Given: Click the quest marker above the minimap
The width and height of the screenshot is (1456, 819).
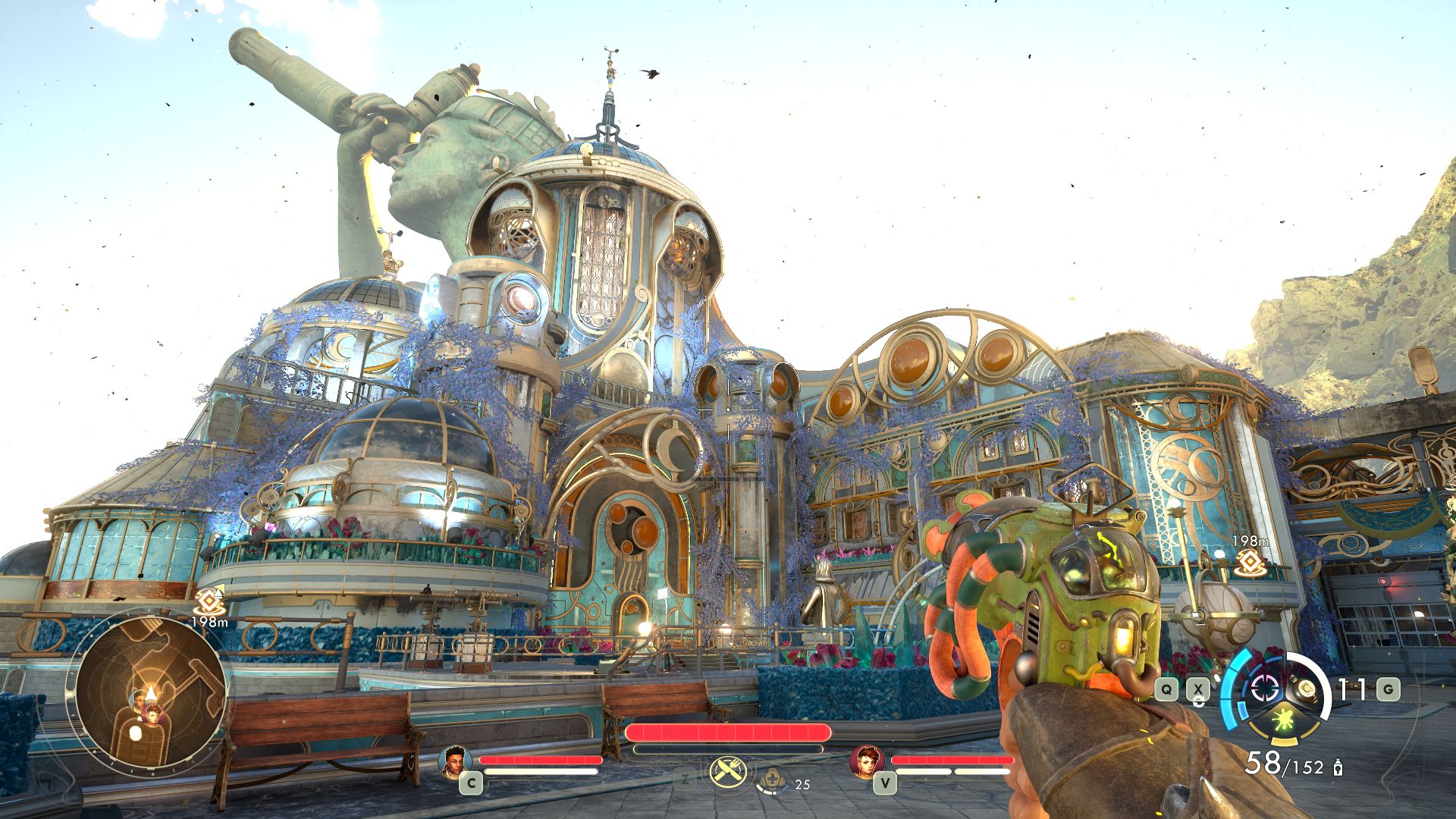Looking at the screenshot, I should (x=209, y=601).
